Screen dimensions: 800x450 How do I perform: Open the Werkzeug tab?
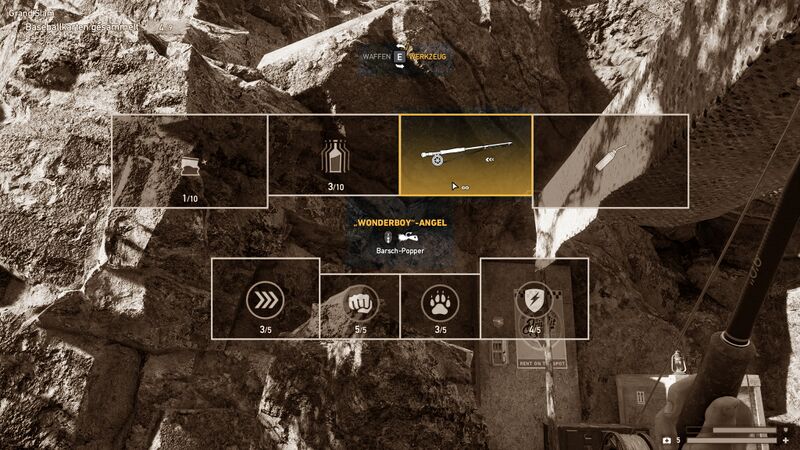tap(428, 58)
